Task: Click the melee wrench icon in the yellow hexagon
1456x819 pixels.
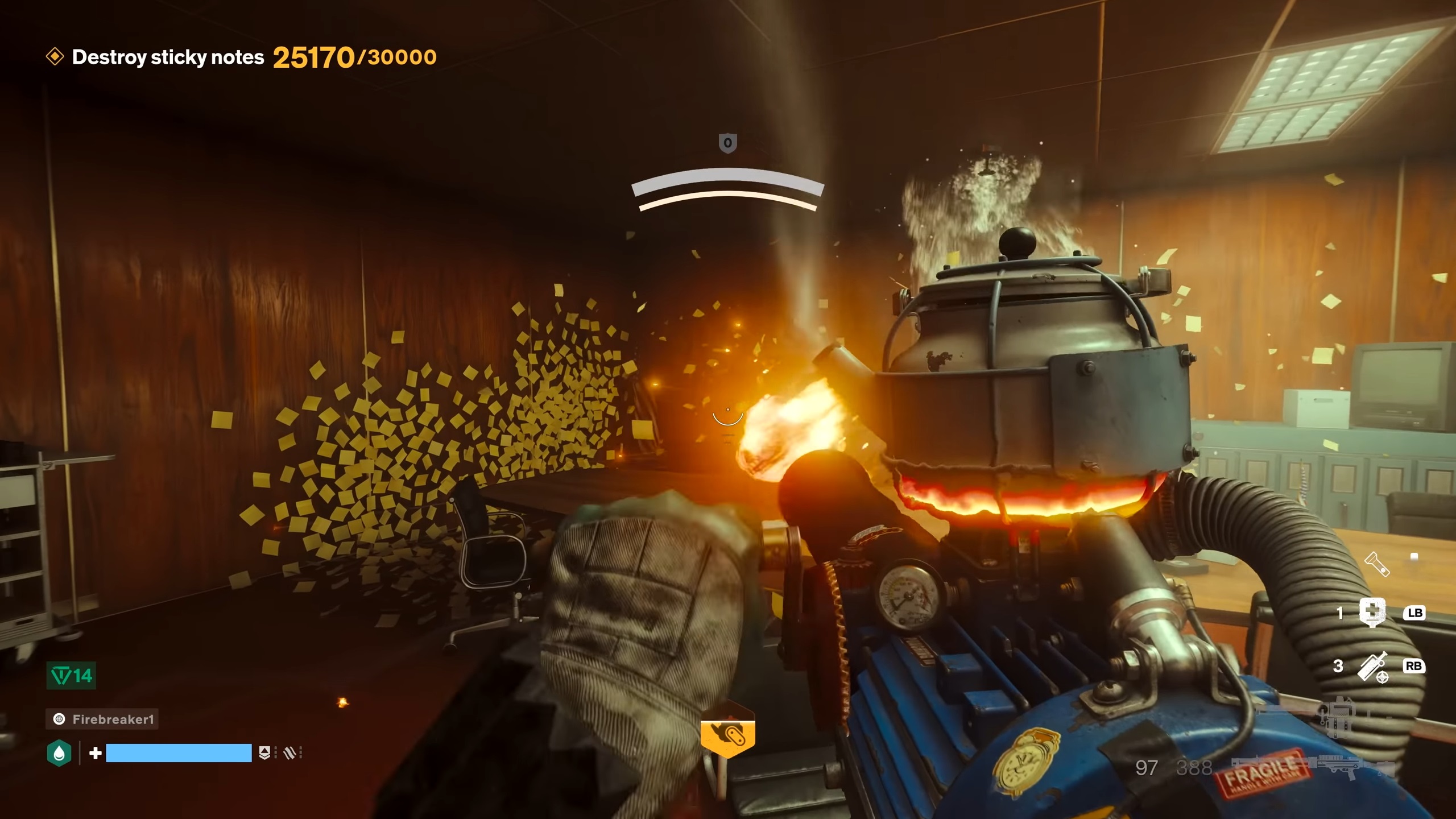Action: [x=728, y=734]
